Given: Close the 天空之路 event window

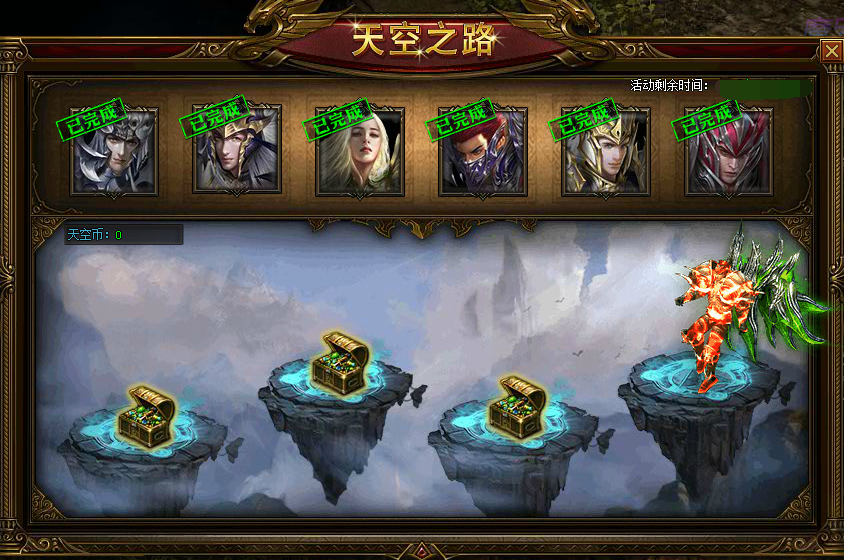Looking at the screenshot, I should coord(830,51).
